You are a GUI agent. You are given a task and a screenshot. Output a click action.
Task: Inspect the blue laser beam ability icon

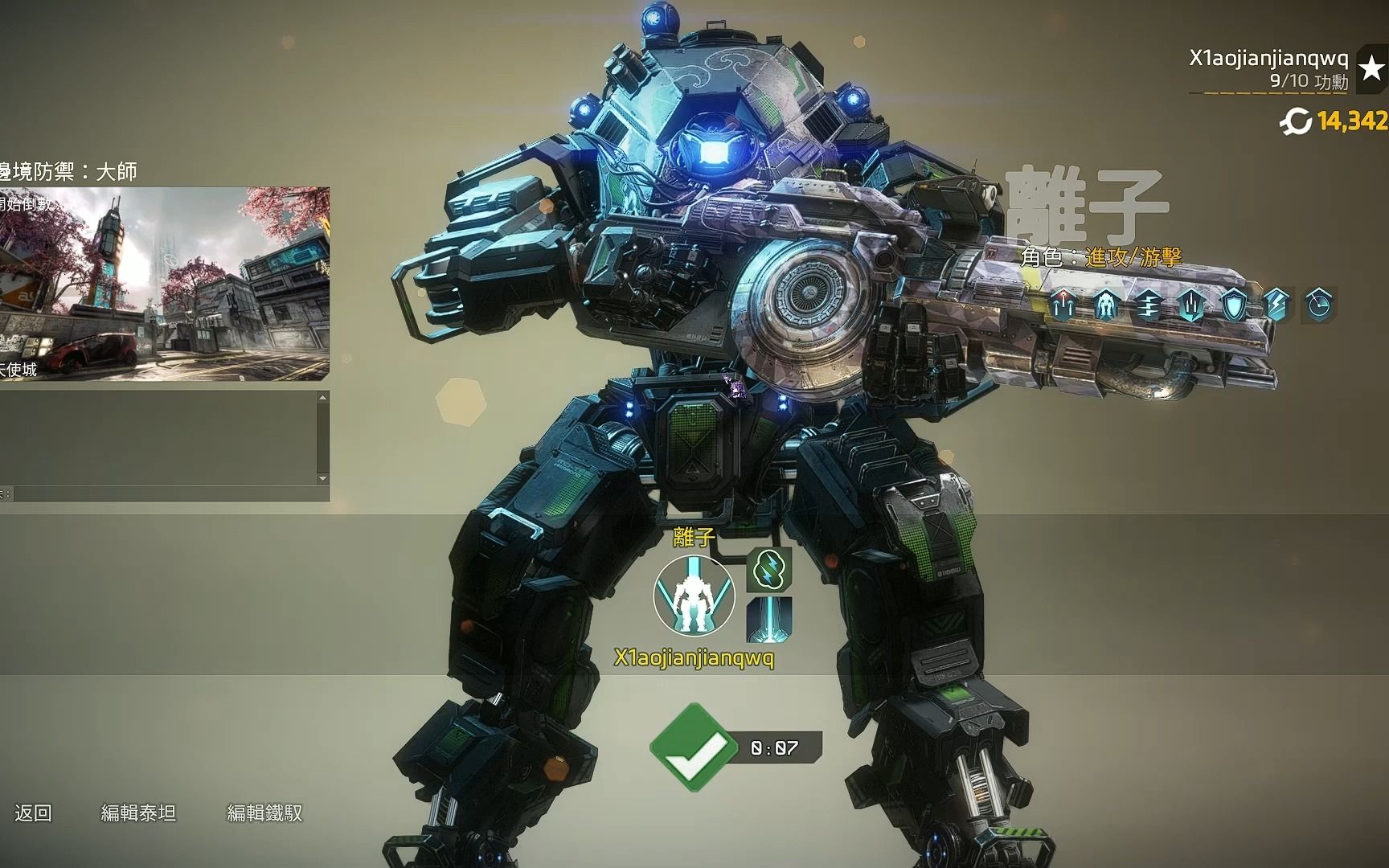point(769,620)
